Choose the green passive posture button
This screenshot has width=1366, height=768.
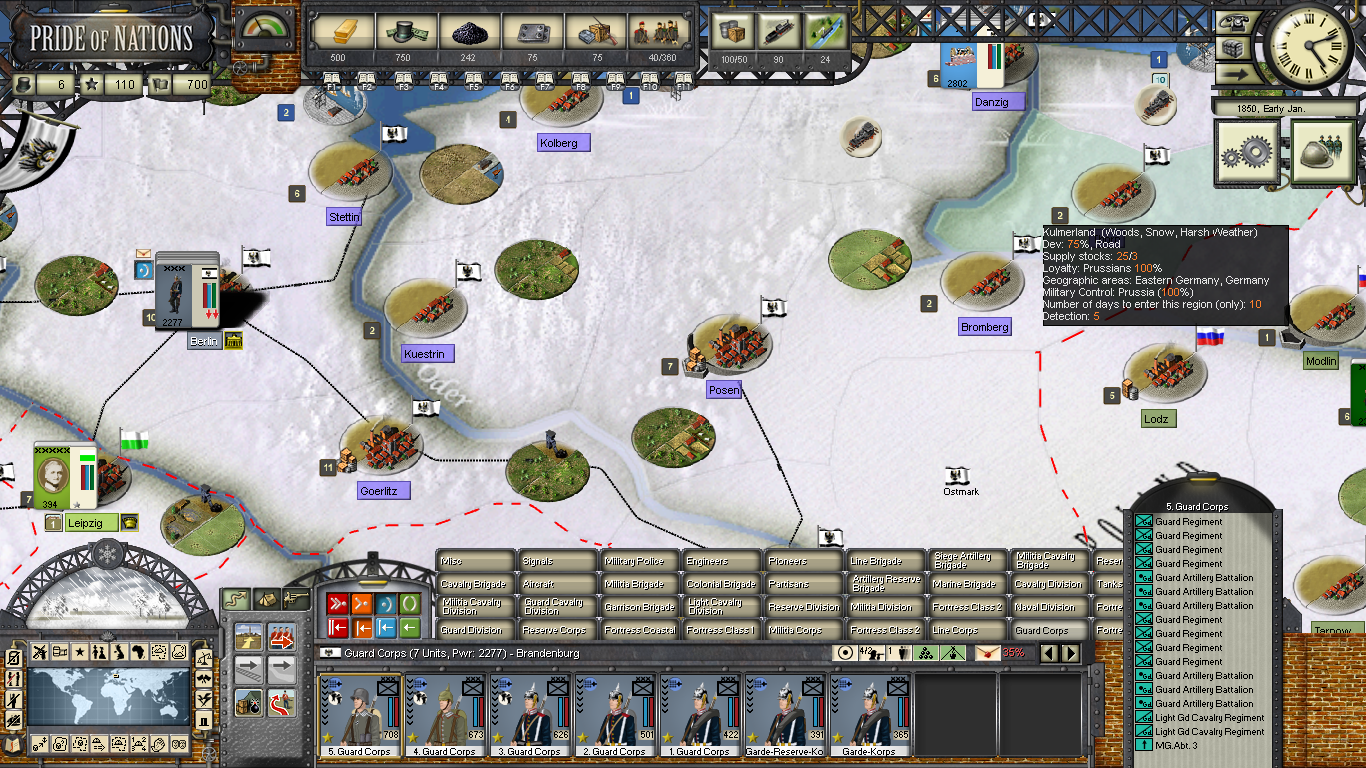coord(410,604)
